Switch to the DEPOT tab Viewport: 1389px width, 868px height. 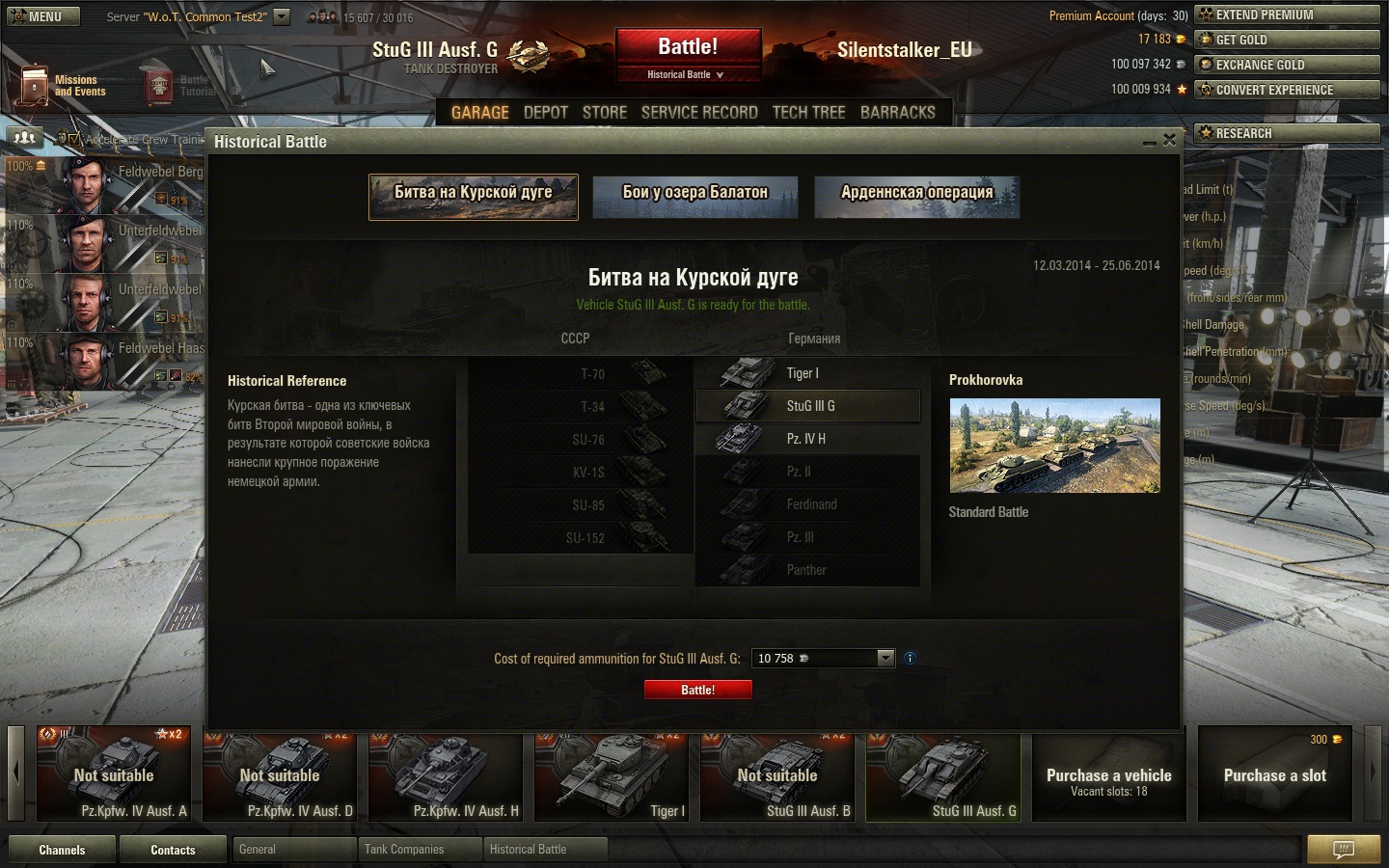(x=546, y=113)
